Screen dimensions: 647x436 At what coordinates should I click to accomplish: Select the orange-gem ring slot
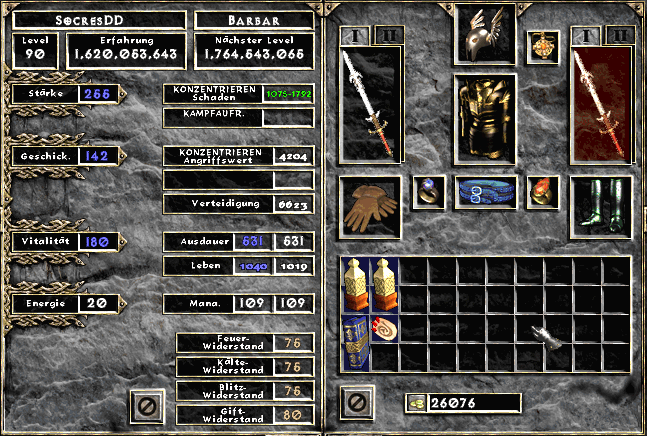tap(544, 192)
